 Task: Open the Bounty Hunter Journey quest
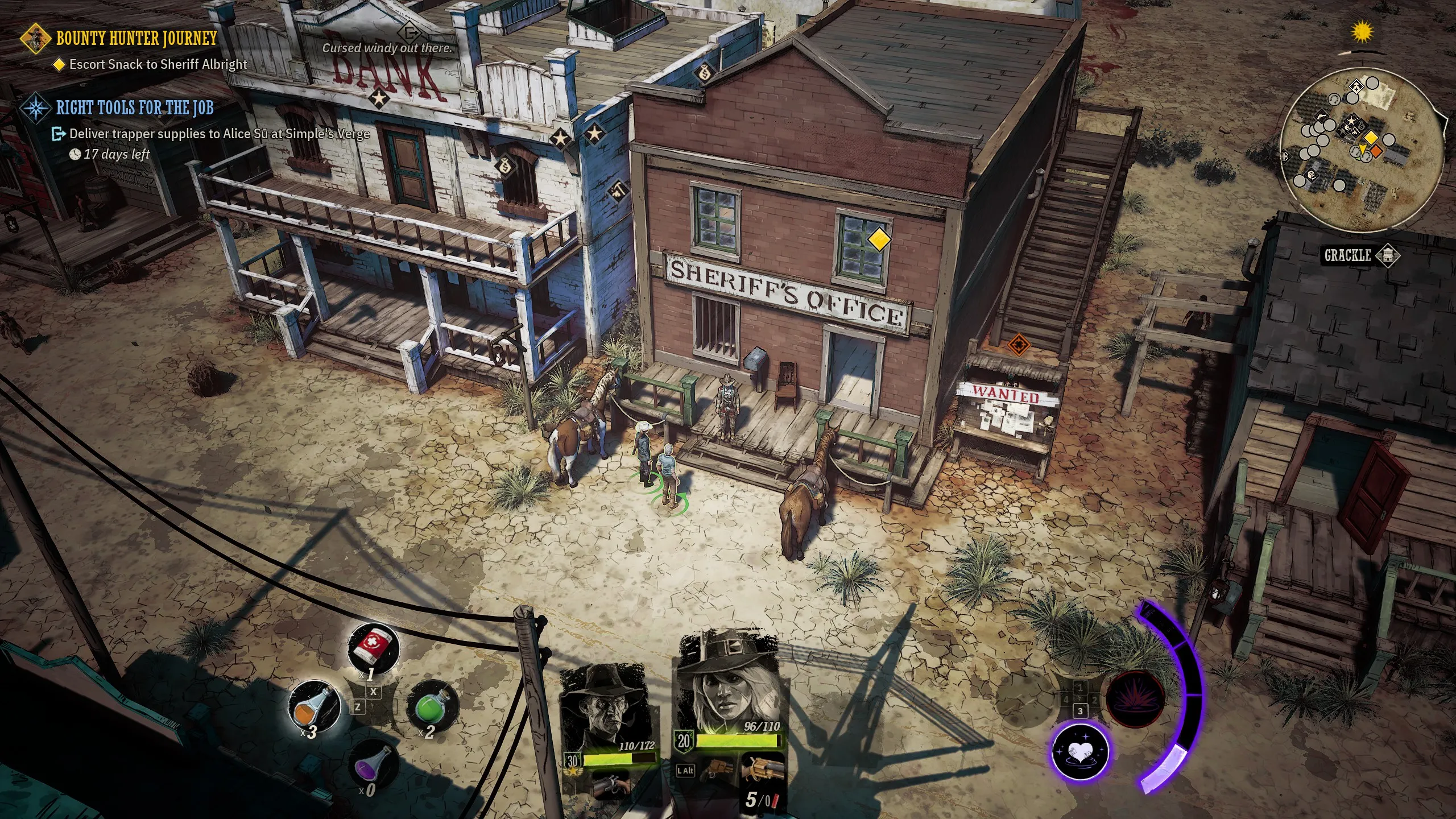[x=136, y=39]
